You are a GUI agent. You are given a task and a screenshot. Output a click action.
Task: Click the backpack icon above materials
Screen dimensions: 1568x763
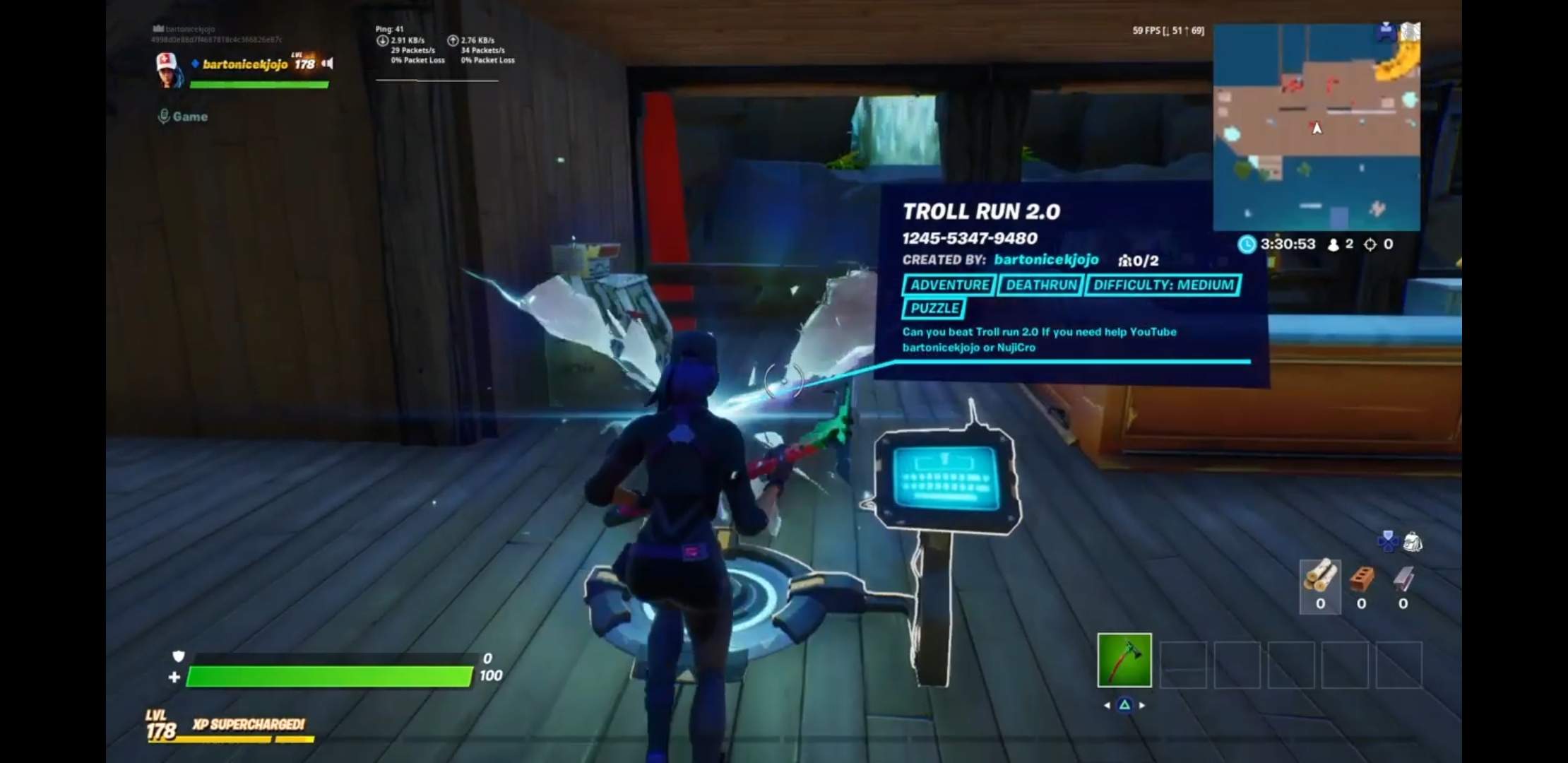pos(1412,542)
